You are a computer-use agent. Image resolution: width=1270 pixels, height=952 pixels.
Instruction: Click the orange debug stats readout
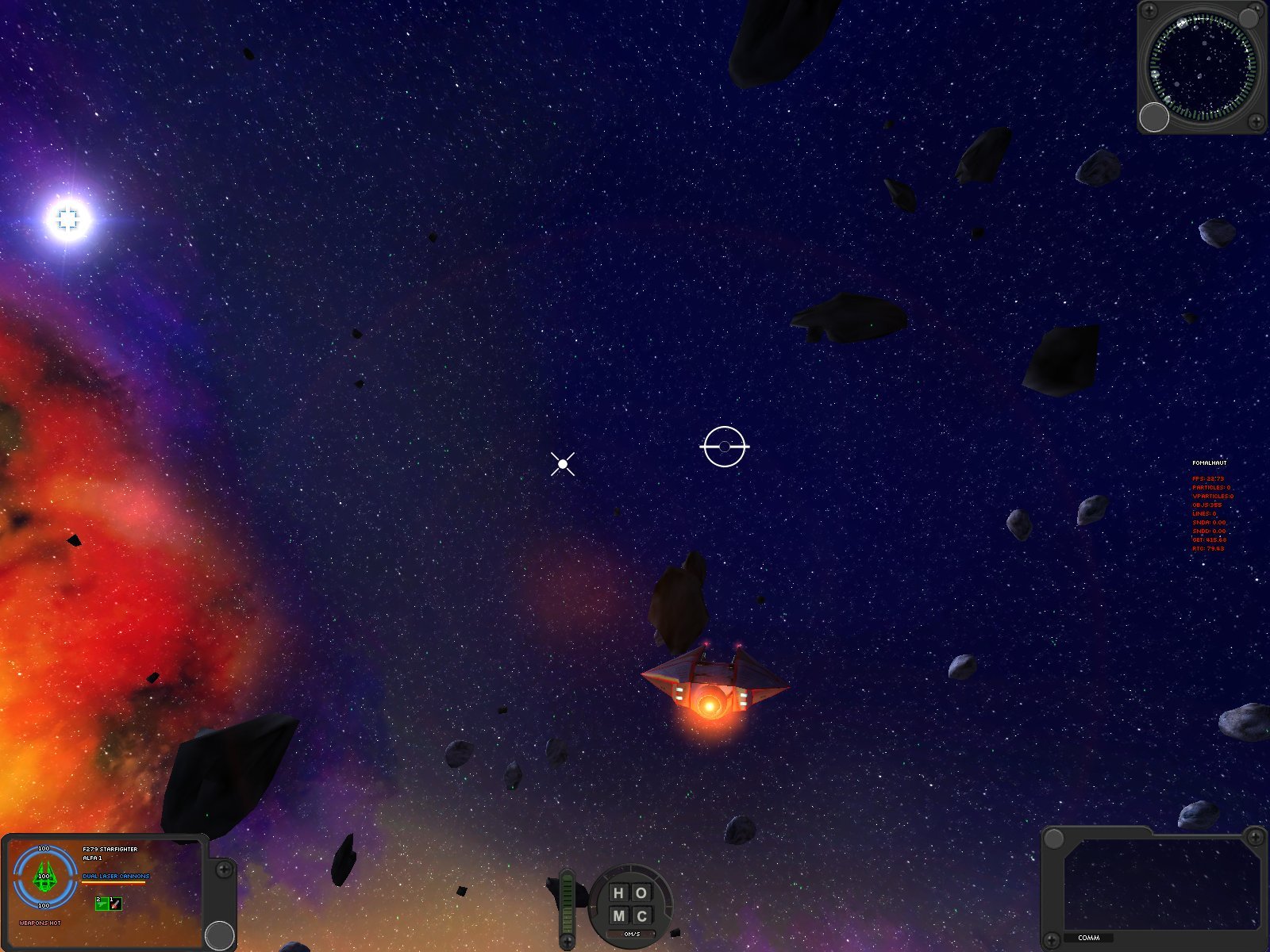1212,516
